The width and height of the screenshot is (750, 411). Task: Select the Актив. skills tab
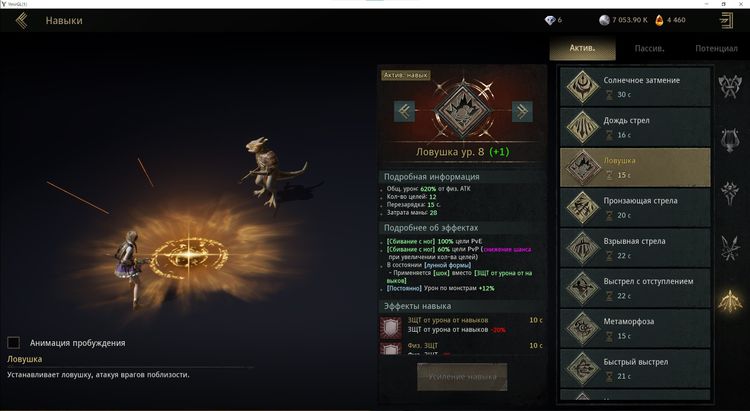[582, 47]
